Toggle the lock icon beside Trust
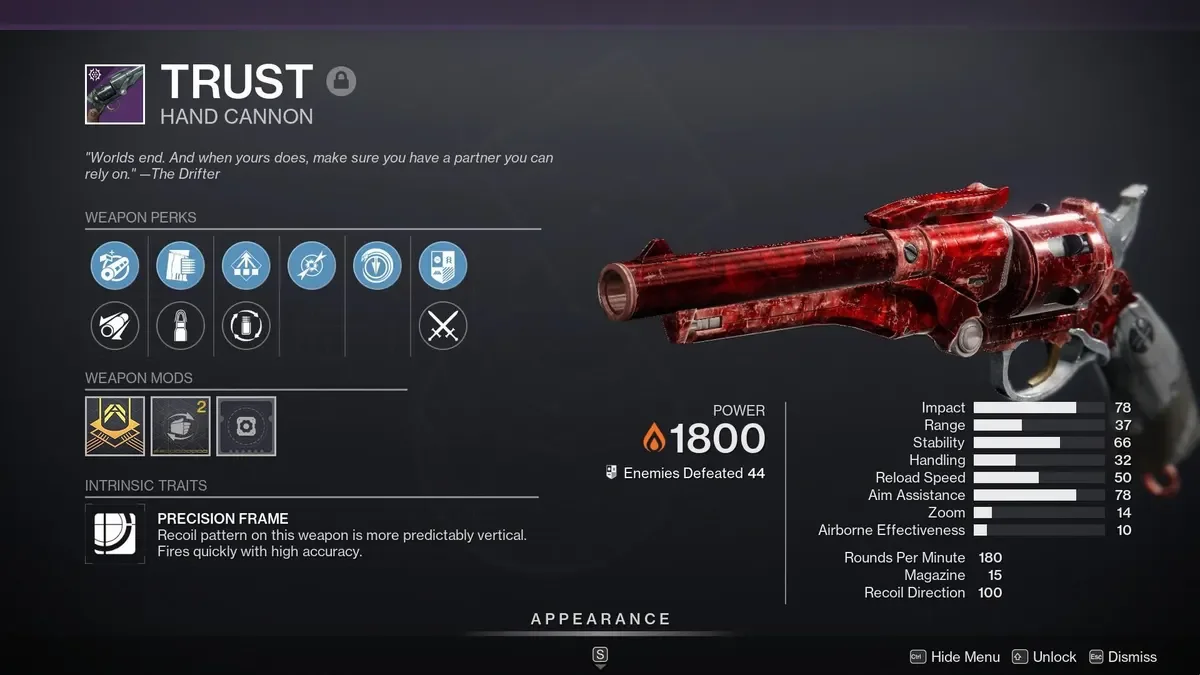 click(341, 81)
